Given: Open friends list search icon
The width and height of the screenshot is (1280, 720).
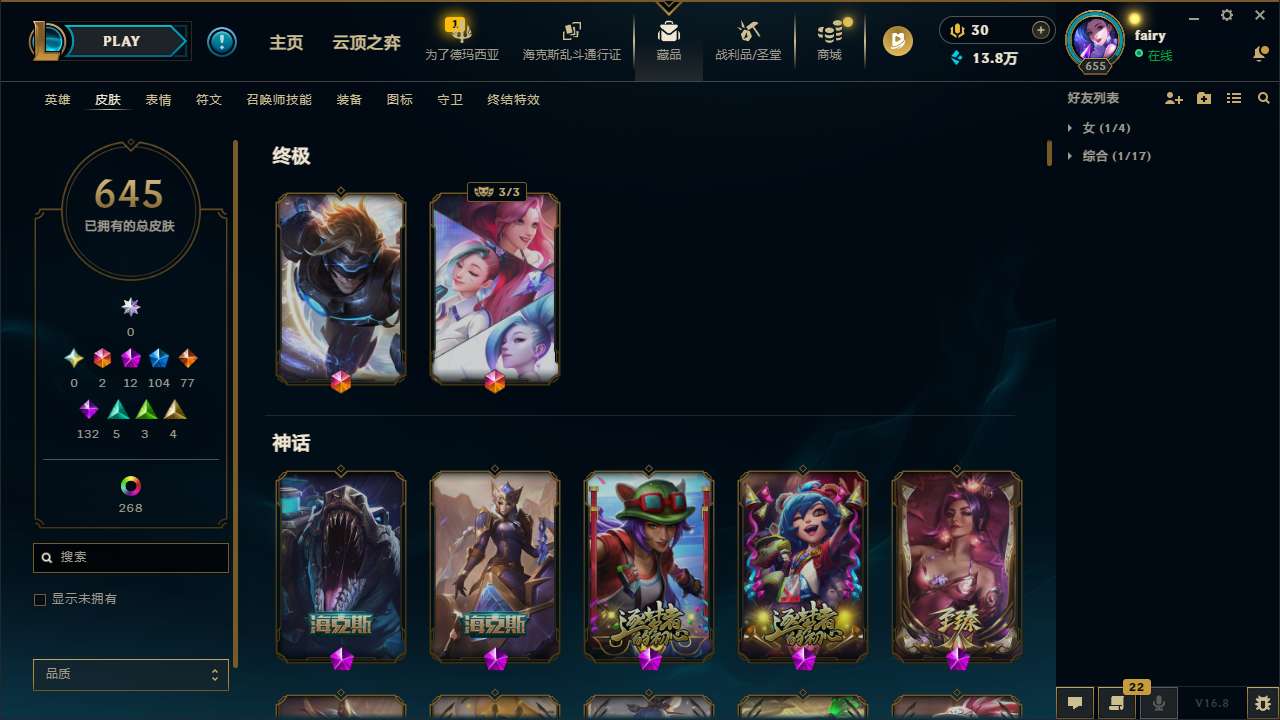Looking at the screenshot, I should click(x=1264, y=98).
